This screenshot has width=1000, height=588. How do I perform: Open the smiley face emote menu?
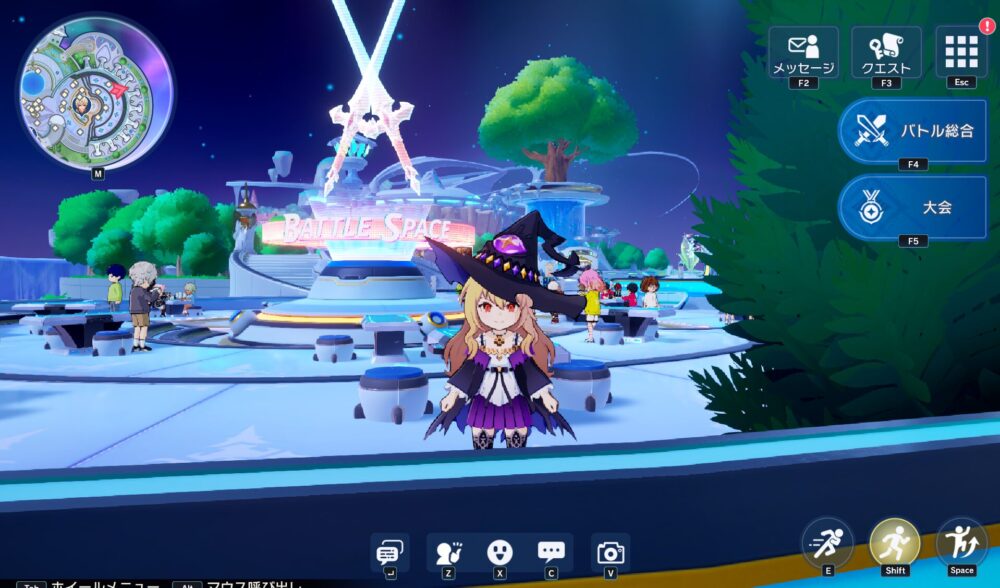tap(499, 552)
